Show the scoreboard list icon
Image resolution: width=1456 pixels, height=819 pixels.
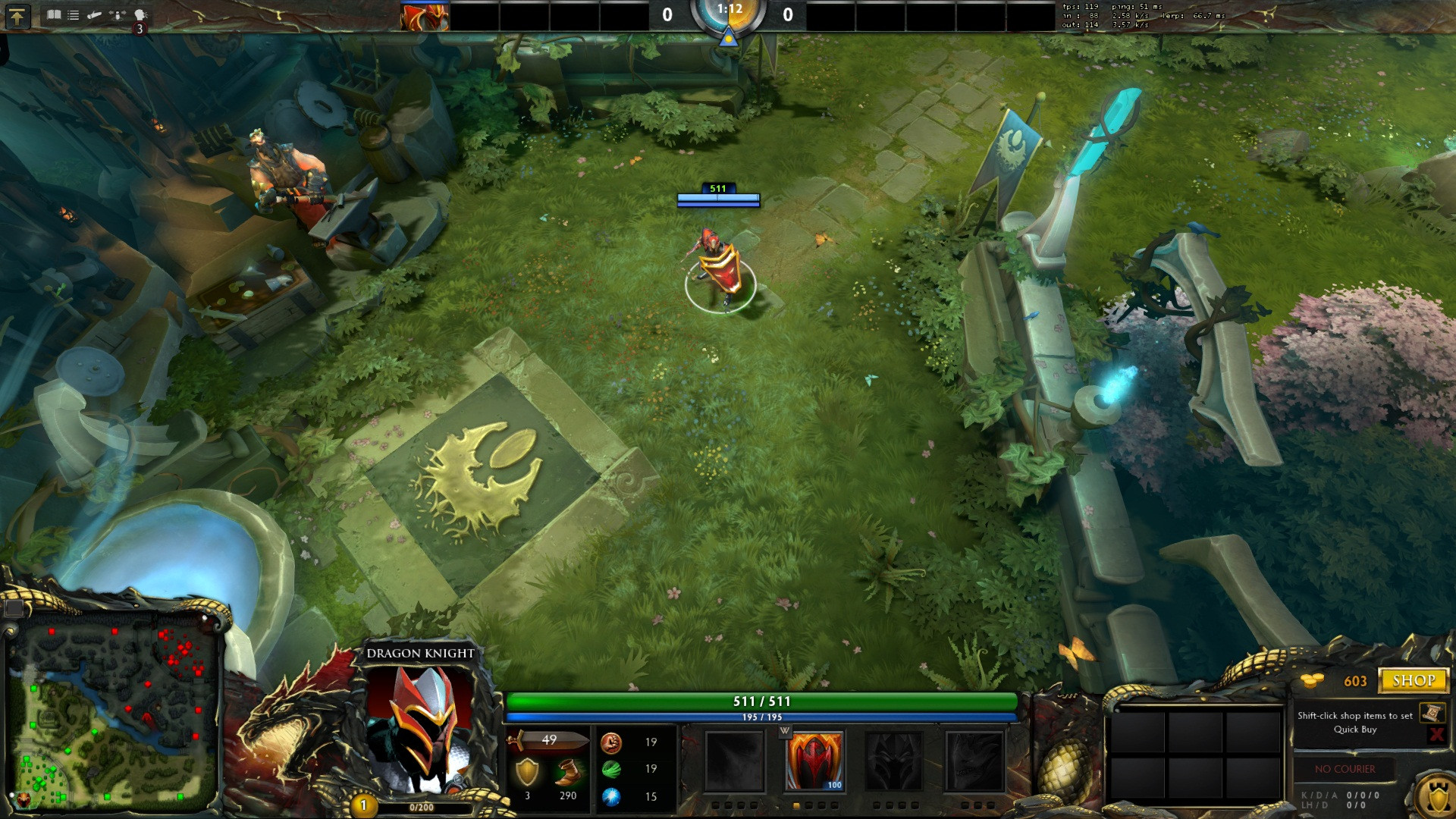[x=74, y=14]
